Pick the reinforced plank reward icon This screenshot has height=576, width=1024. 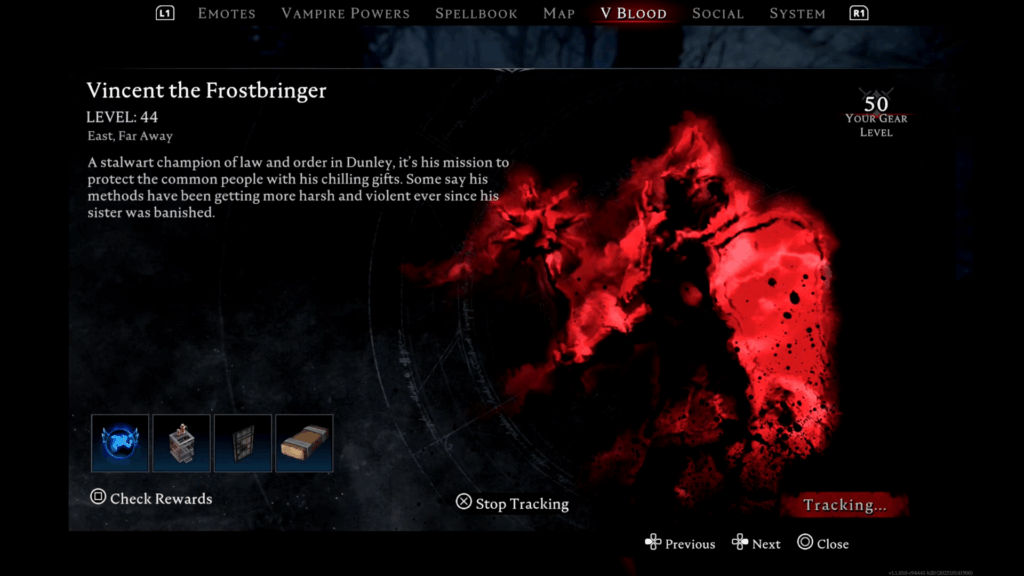click(x=304, y=443)
